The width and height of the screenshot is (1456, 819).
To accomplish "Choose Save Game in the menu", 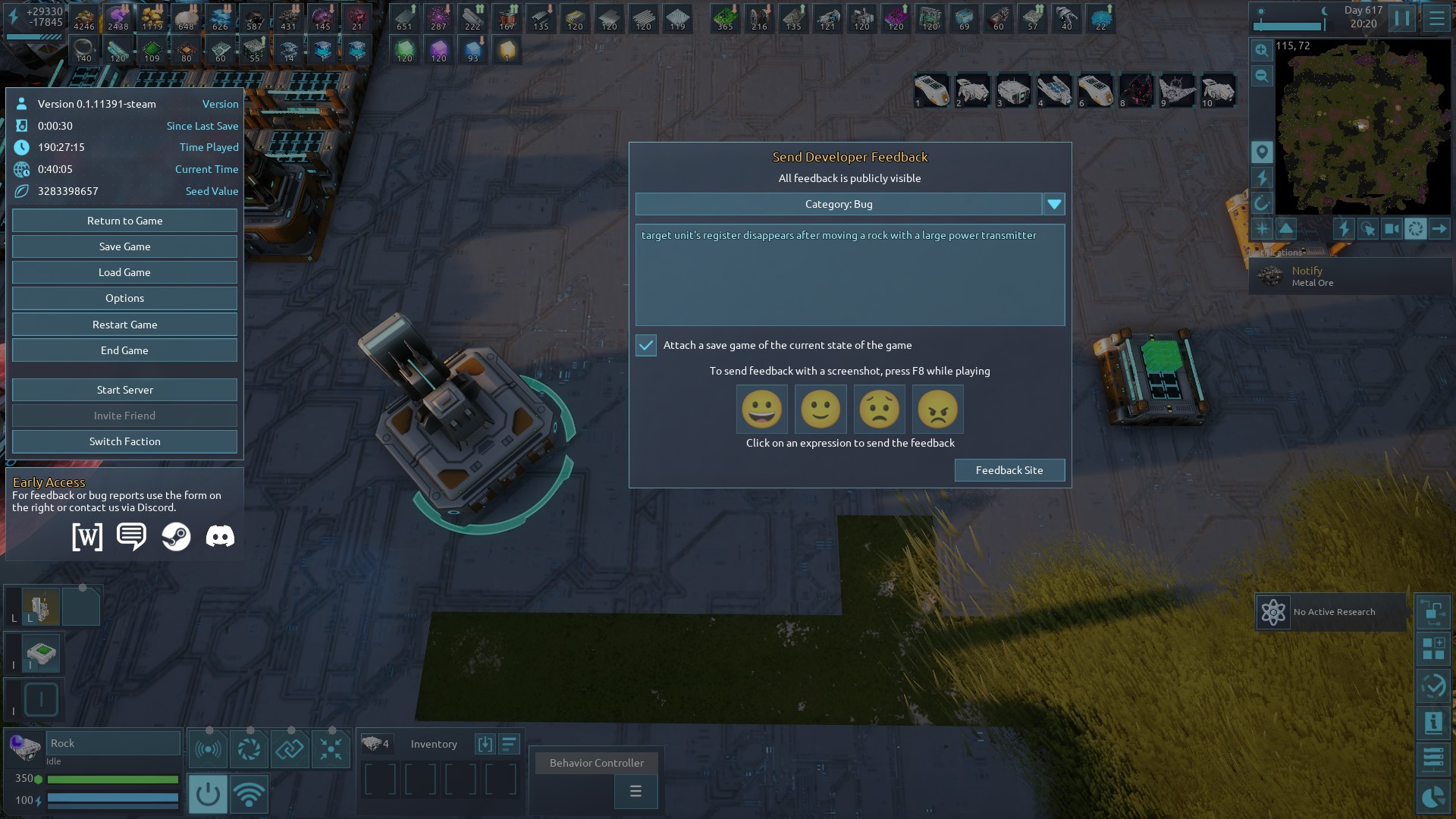I will coord(124,246).
